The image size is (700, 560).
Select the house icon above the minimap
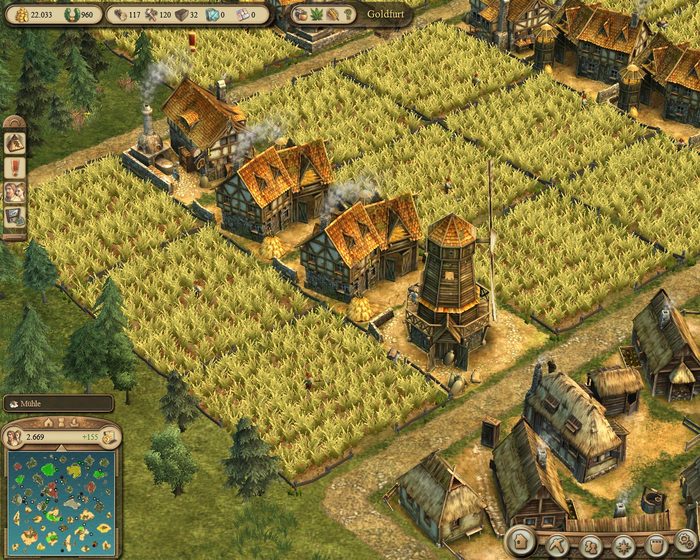pyautogui.click(x=46, y=422)
